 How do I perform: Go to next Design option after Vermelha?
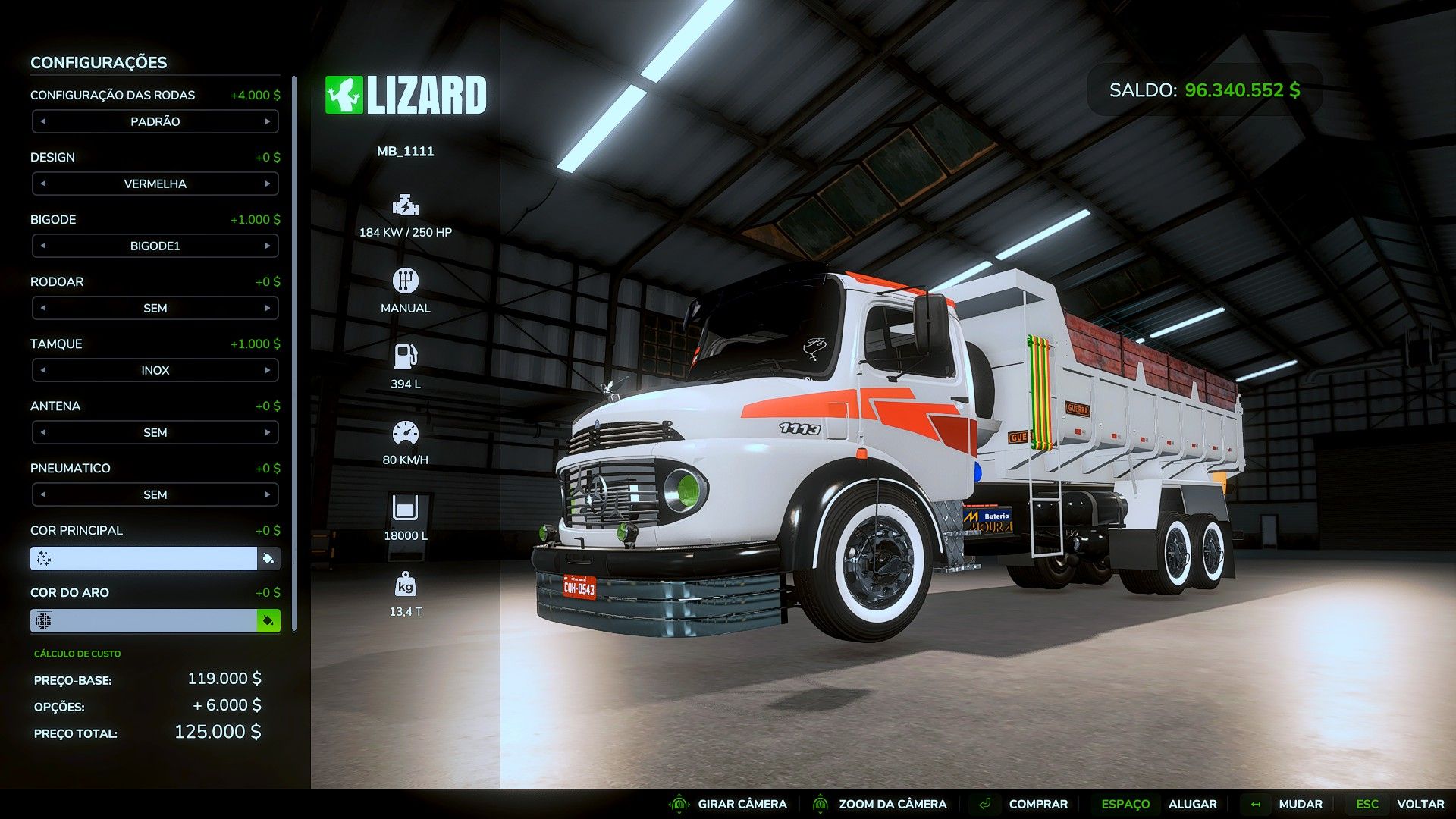click(268, 184)
